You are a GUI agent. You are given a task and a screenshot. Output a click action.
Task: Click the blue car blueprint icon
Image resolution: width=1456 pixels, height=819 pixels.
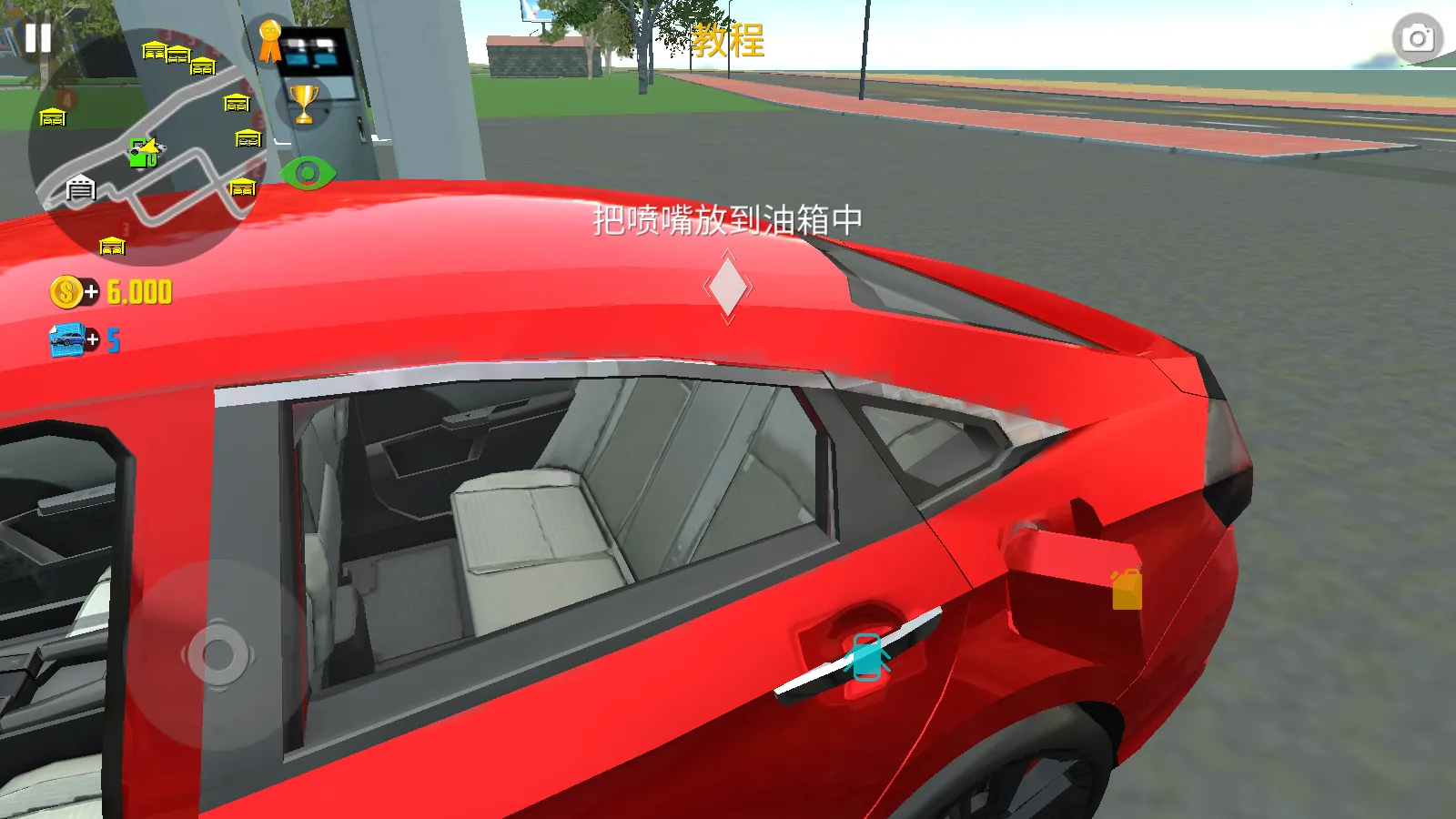[66, 338]
